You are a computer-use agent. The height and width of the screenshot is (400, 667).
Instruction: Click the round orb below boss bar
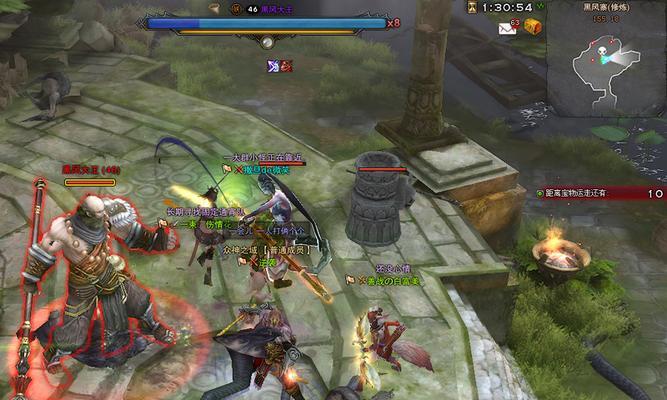coord(267,42)
